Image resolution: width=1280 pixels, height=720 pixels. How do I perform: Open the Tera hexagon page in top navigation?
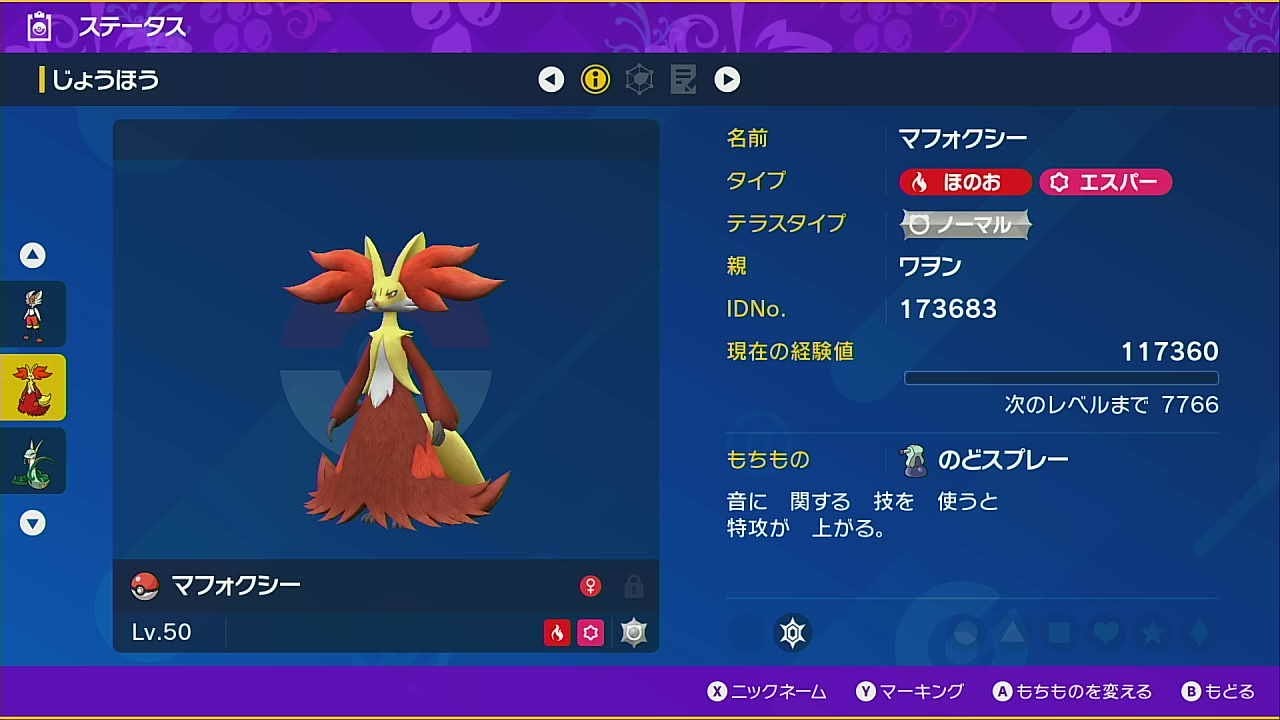click(639, 78)
